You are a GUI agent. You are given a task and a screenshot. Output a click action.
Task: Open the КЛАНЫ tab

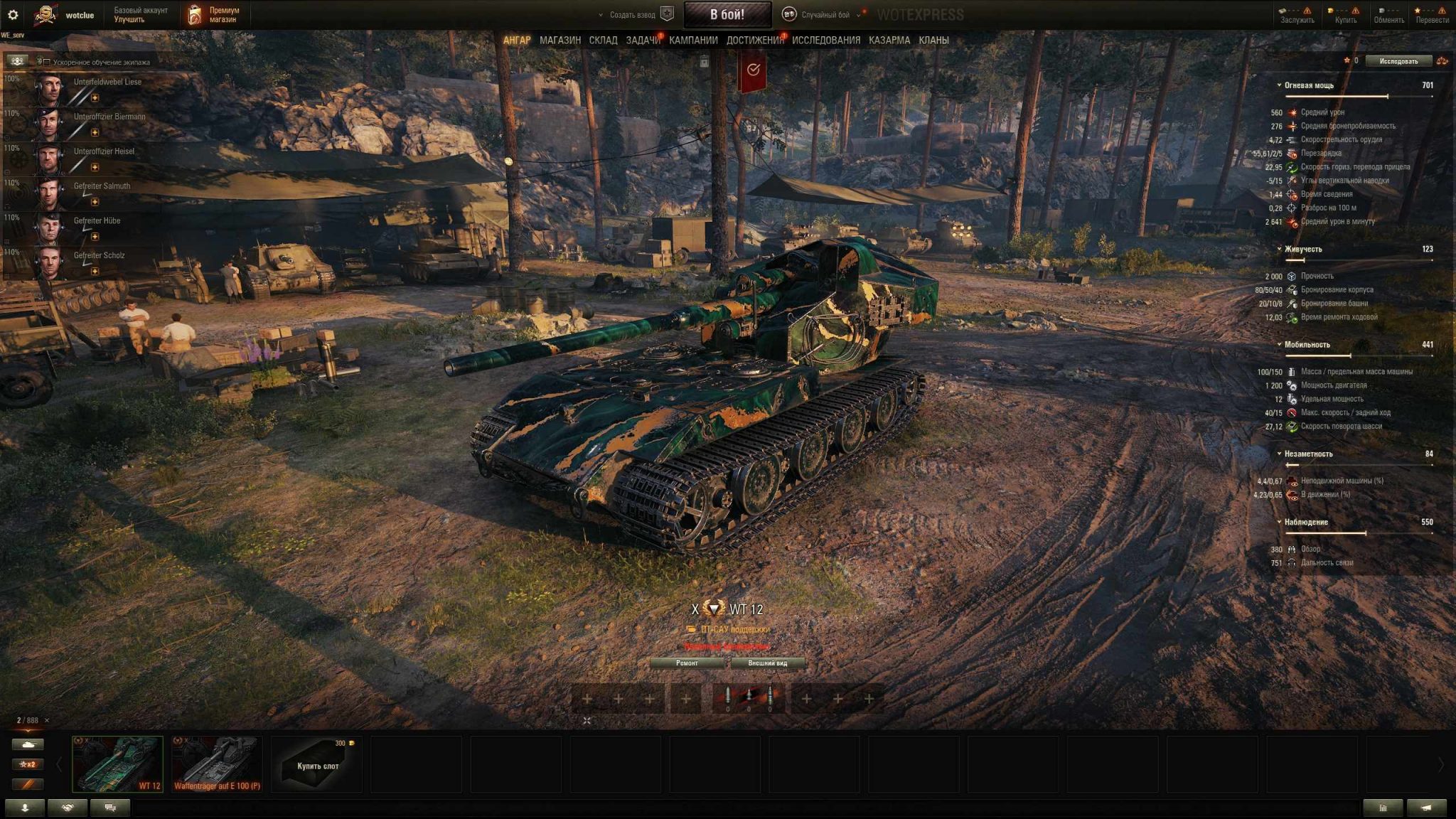pyautogui.click(x=933, y=41)
